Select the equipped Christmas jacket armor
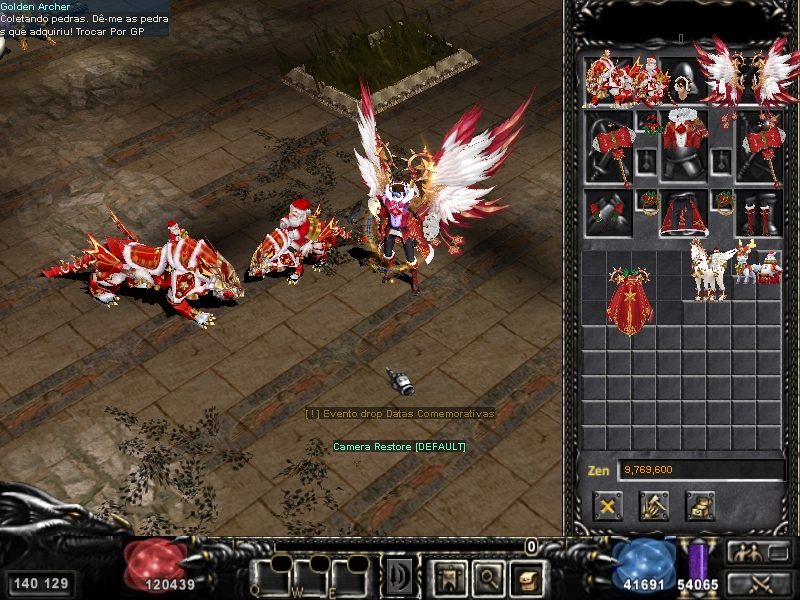Image resolution: width=800 pixels, height=600 pixels. coord(684,145)
